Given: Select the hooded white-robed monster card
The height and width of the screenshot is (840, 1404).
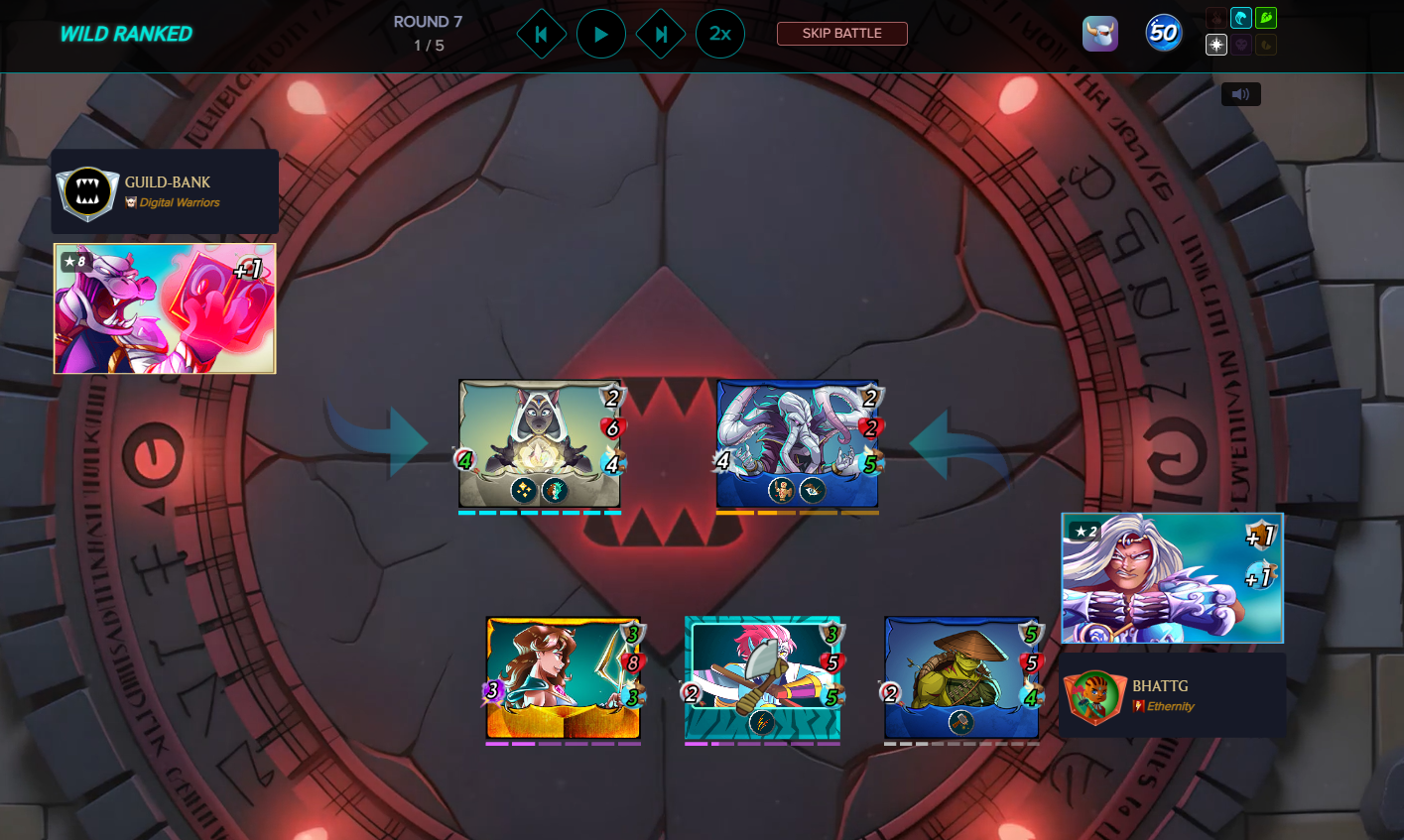Looking at the screenshot, I should (540, 443).
